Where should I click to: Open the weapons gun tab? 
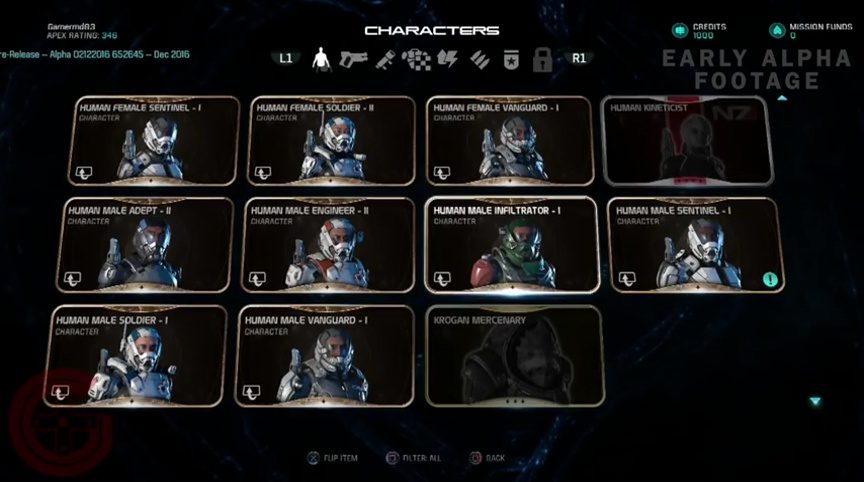tap(354, 59)
